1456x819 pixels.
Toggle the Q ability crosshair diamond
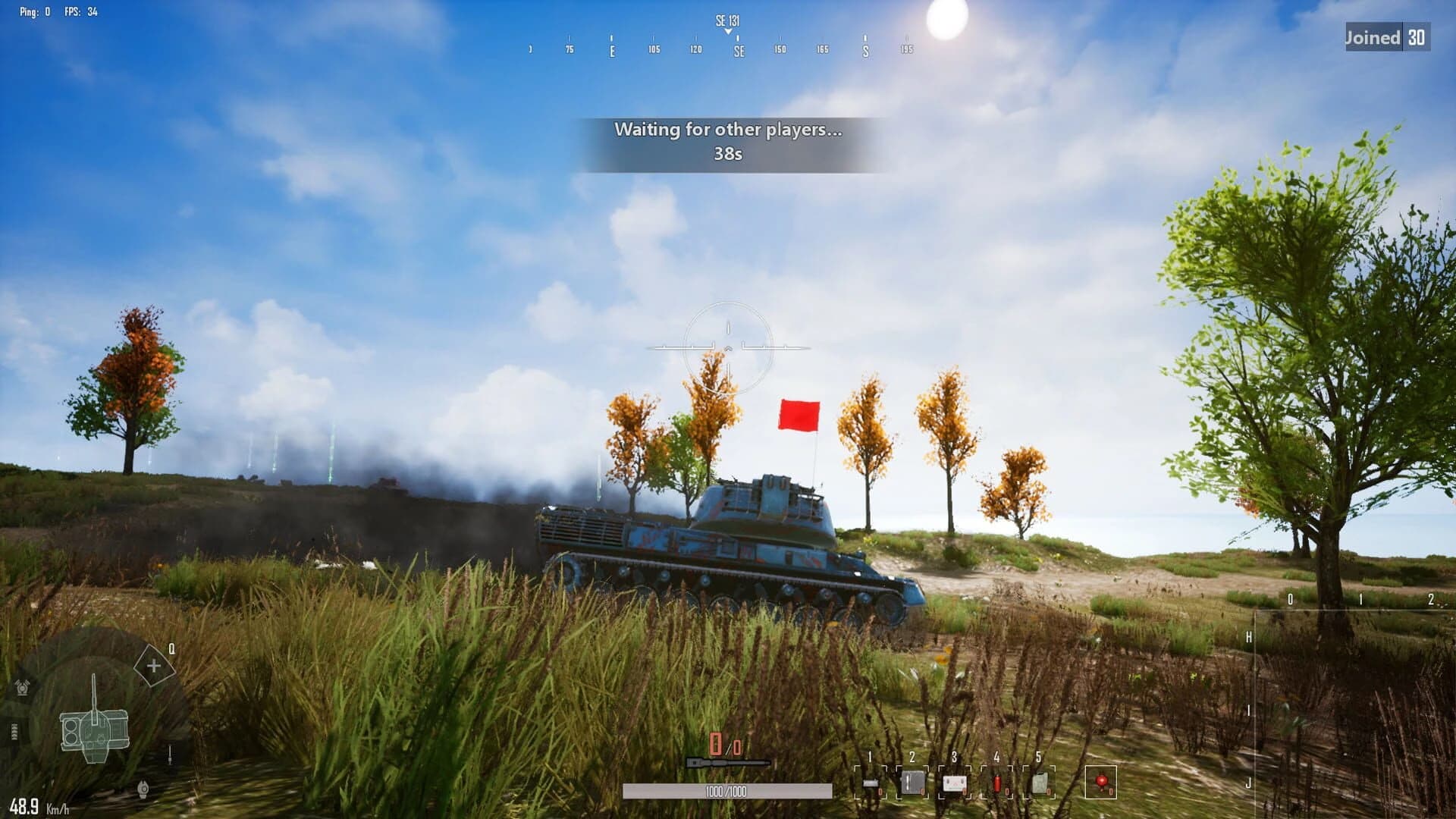coord(153,666)
